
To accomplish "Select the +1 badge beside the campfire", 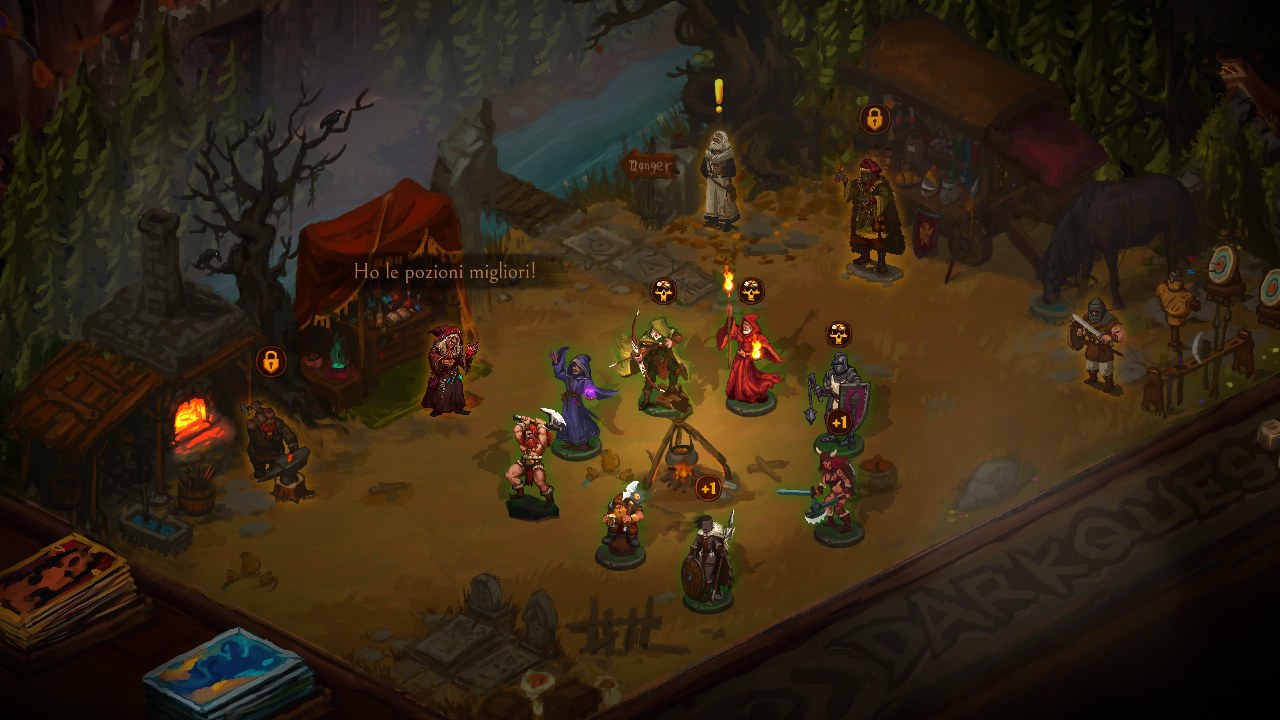I will (708, 488).
